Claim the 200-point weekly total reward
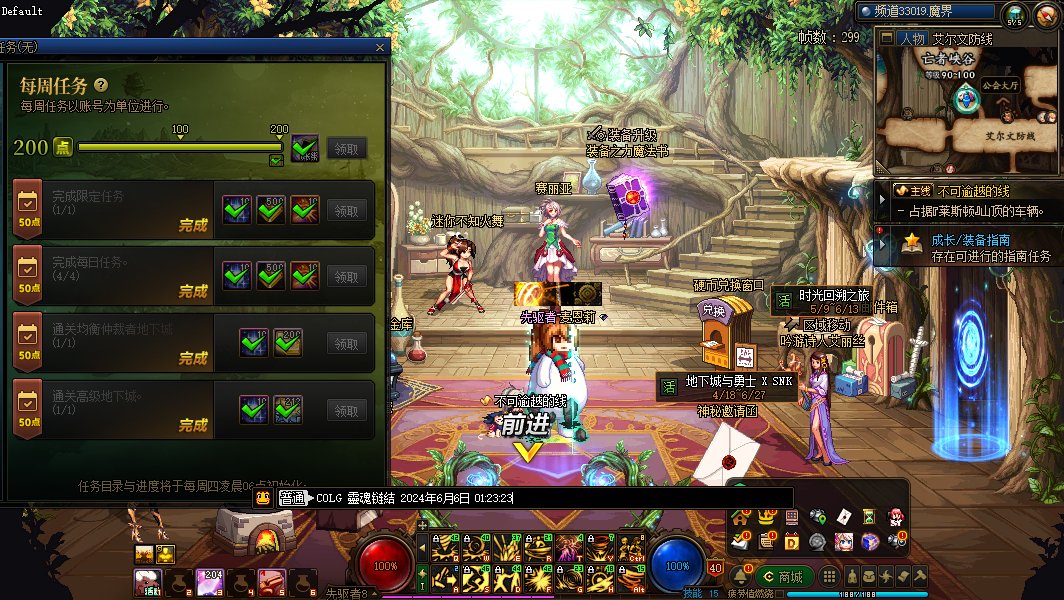Viewport: 1064px width, 600px height. [346, 149]
